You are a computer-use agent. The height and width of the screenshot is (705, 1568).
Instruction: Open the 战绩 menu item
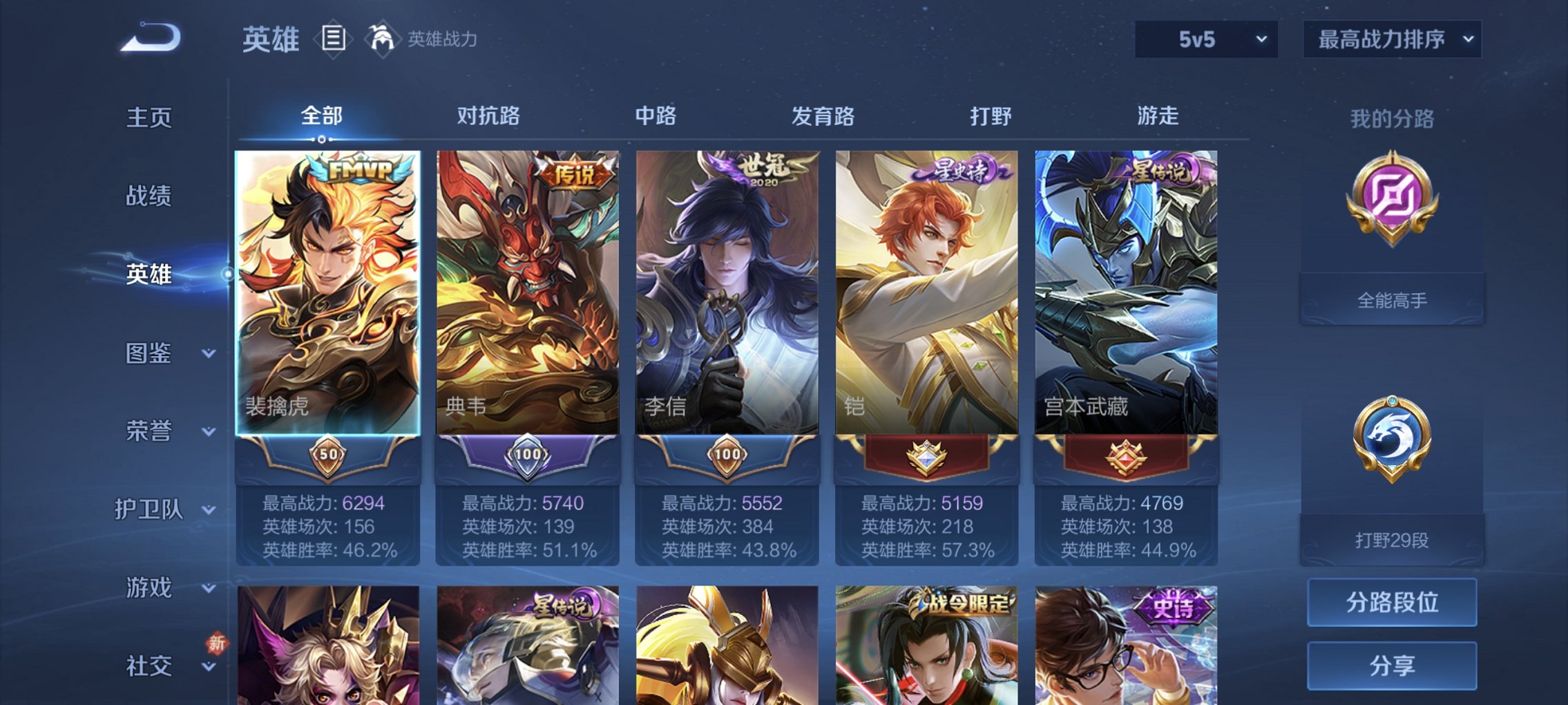(149, 197)
